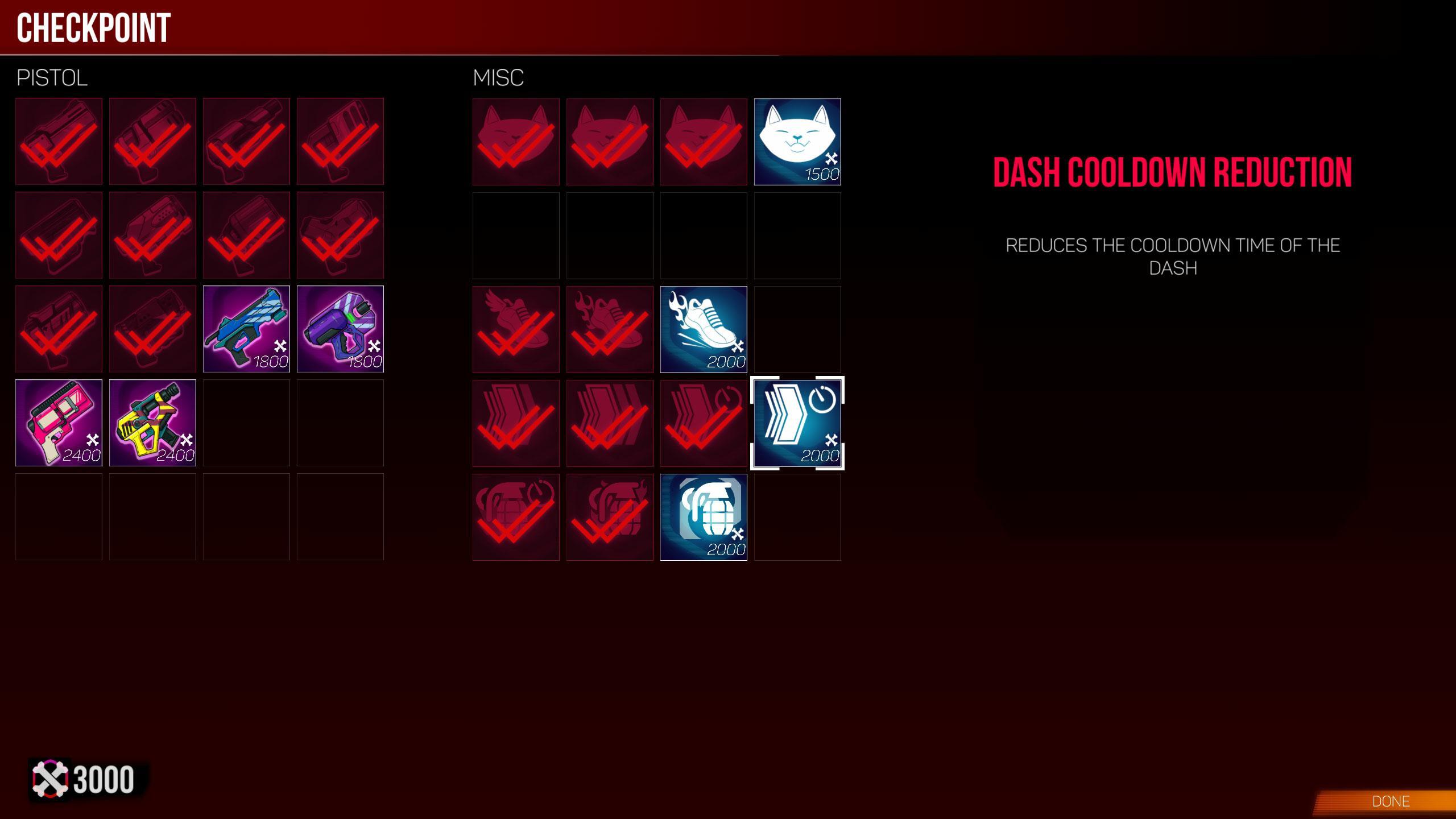Select the last pistol in the second row

pyautogui.click(x=340, y=235)
